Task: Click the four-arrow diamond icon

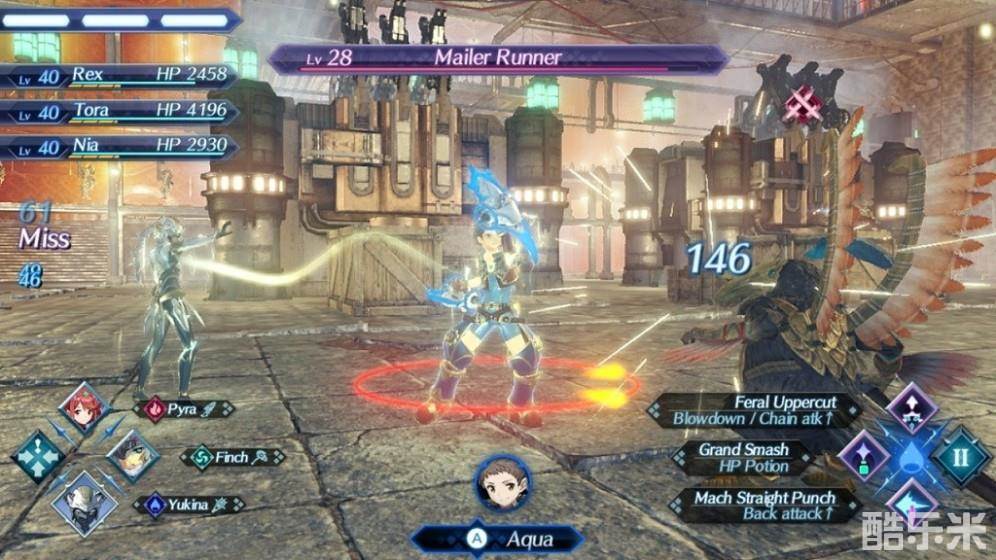Action: pyautogui.click(x=38, y=456)
